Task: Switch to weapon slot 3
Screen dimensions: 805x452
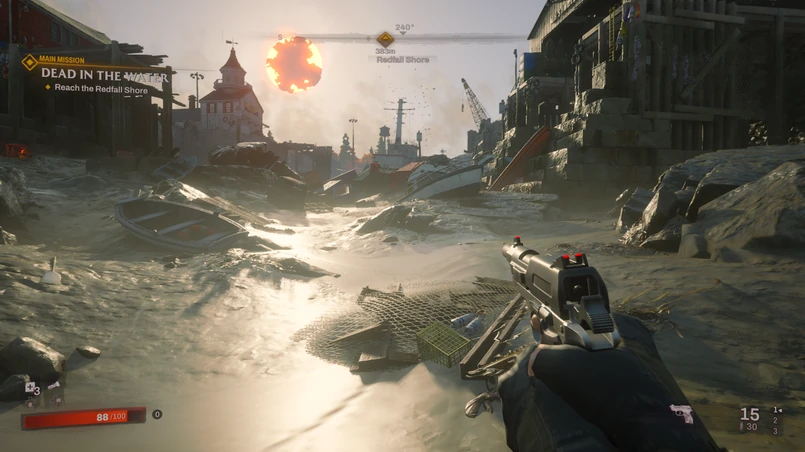Action: [775, 430]
